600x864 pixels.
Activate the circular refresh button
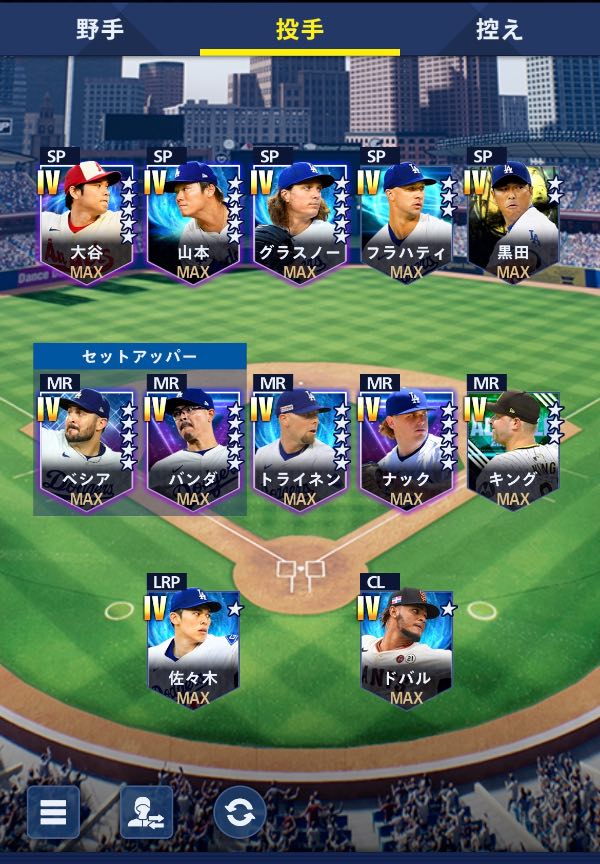click(239, 812)
